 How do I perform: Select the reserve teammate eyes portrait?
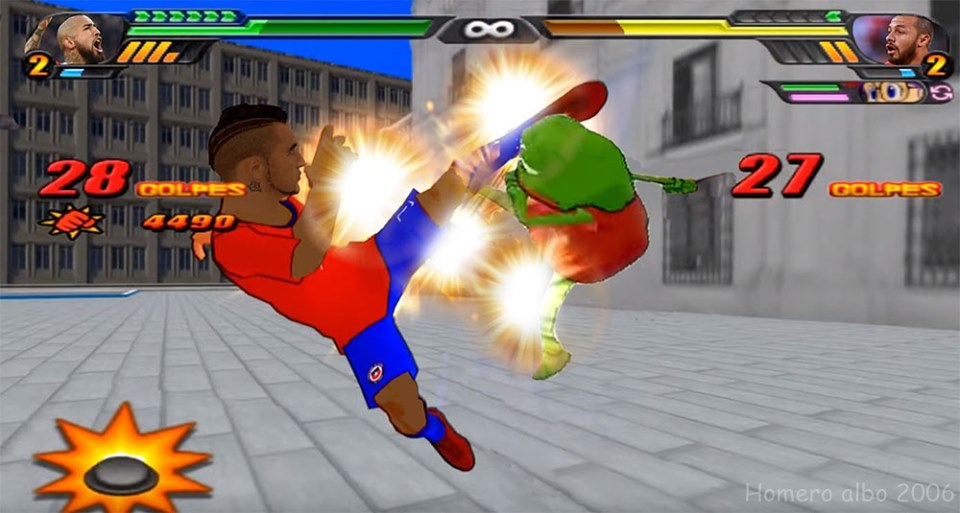pos(895,92)
